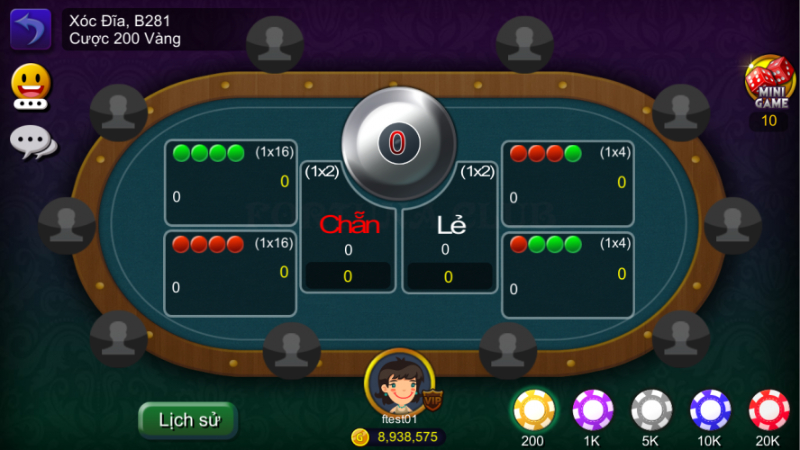Open the Lịch sử history

[188, 420]
